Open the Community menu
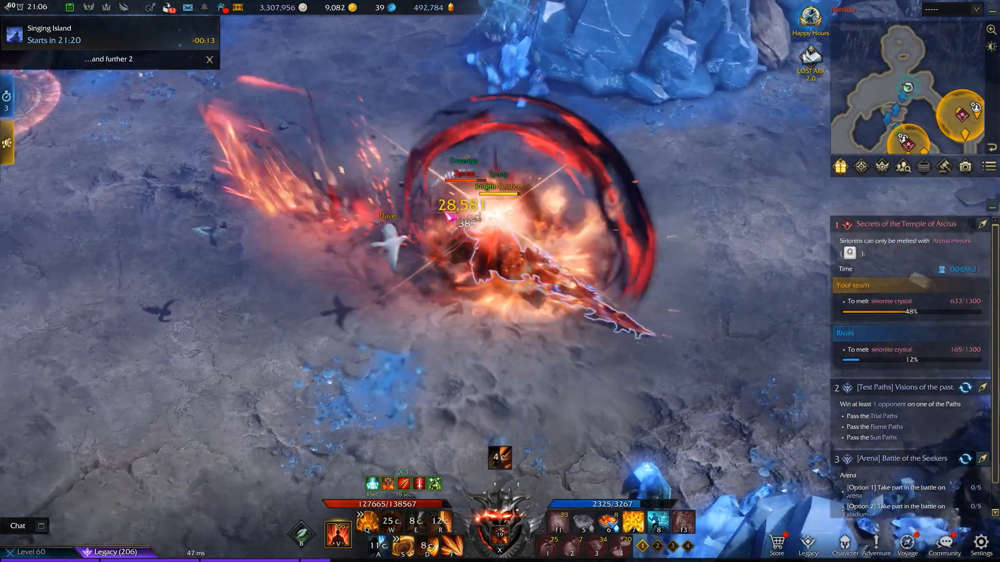The width and height of the screenshot is (1000, 562). click(x=944, y=543)
